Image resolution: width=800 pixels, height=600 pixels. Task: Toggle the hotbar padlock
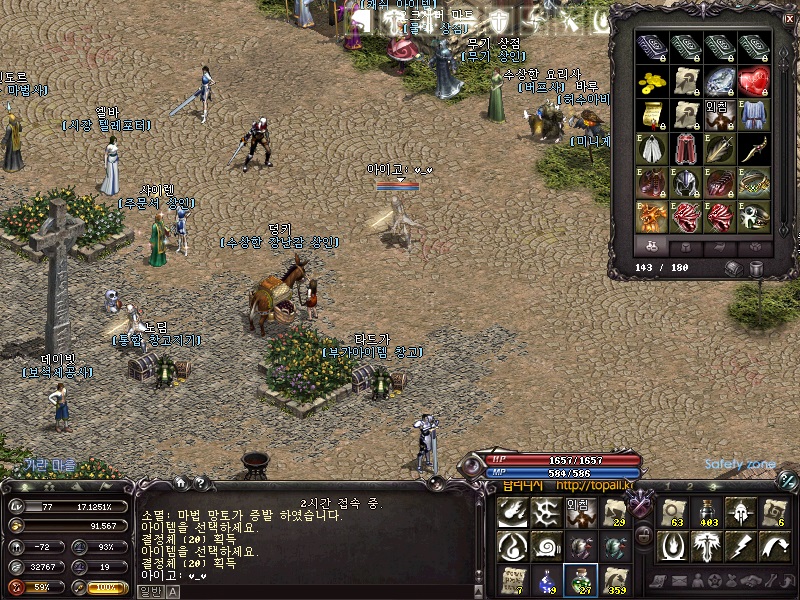click(644, 536)
